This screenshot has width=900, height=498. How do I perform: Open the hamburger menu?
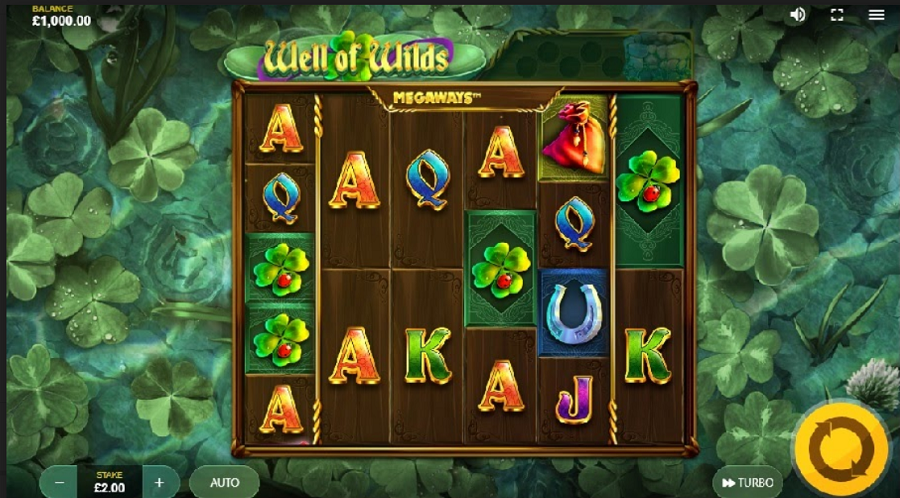click(x=876, y=14)
